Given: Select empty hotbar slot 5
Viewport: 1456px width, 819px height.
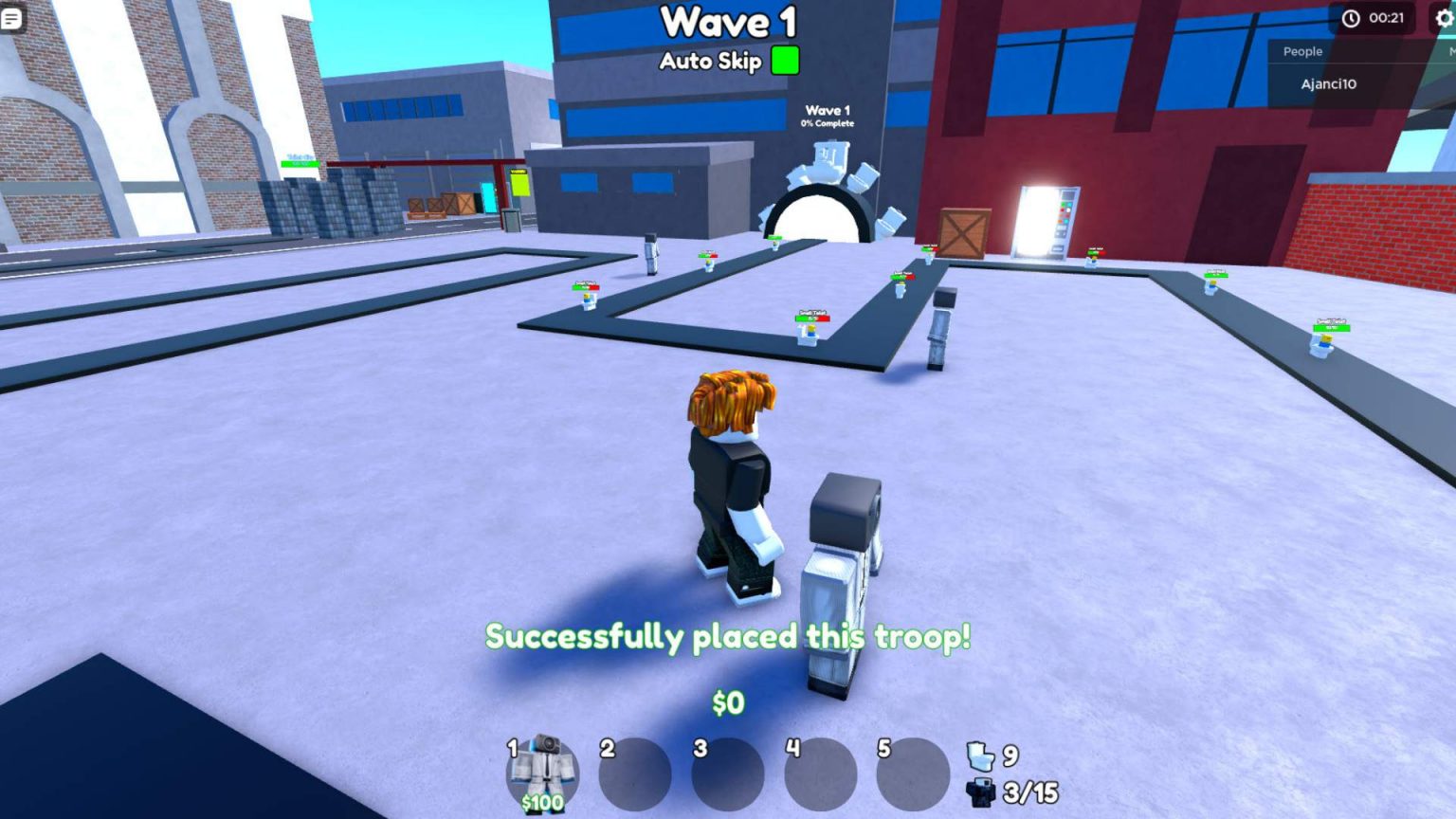Looking at the screenshot, I should click(915, 773).
